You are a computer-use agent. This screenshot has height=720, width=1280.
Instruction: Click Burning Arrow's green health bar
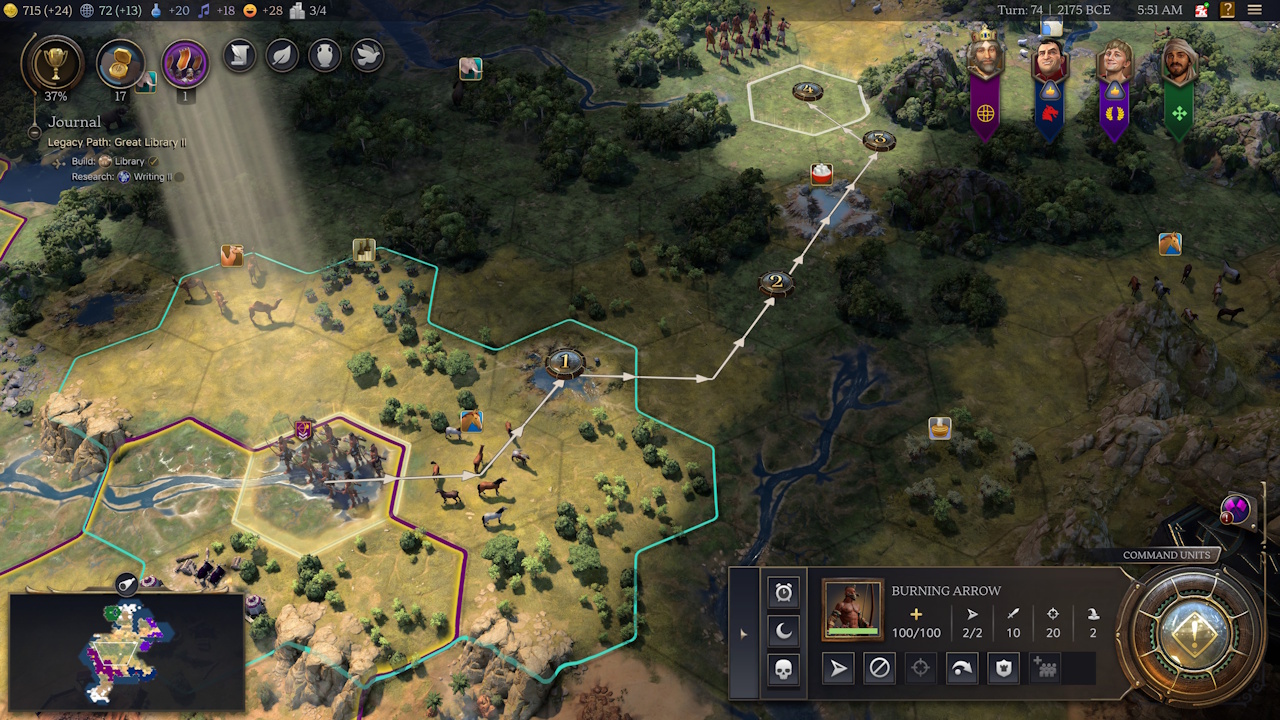(x=853, y=631)
